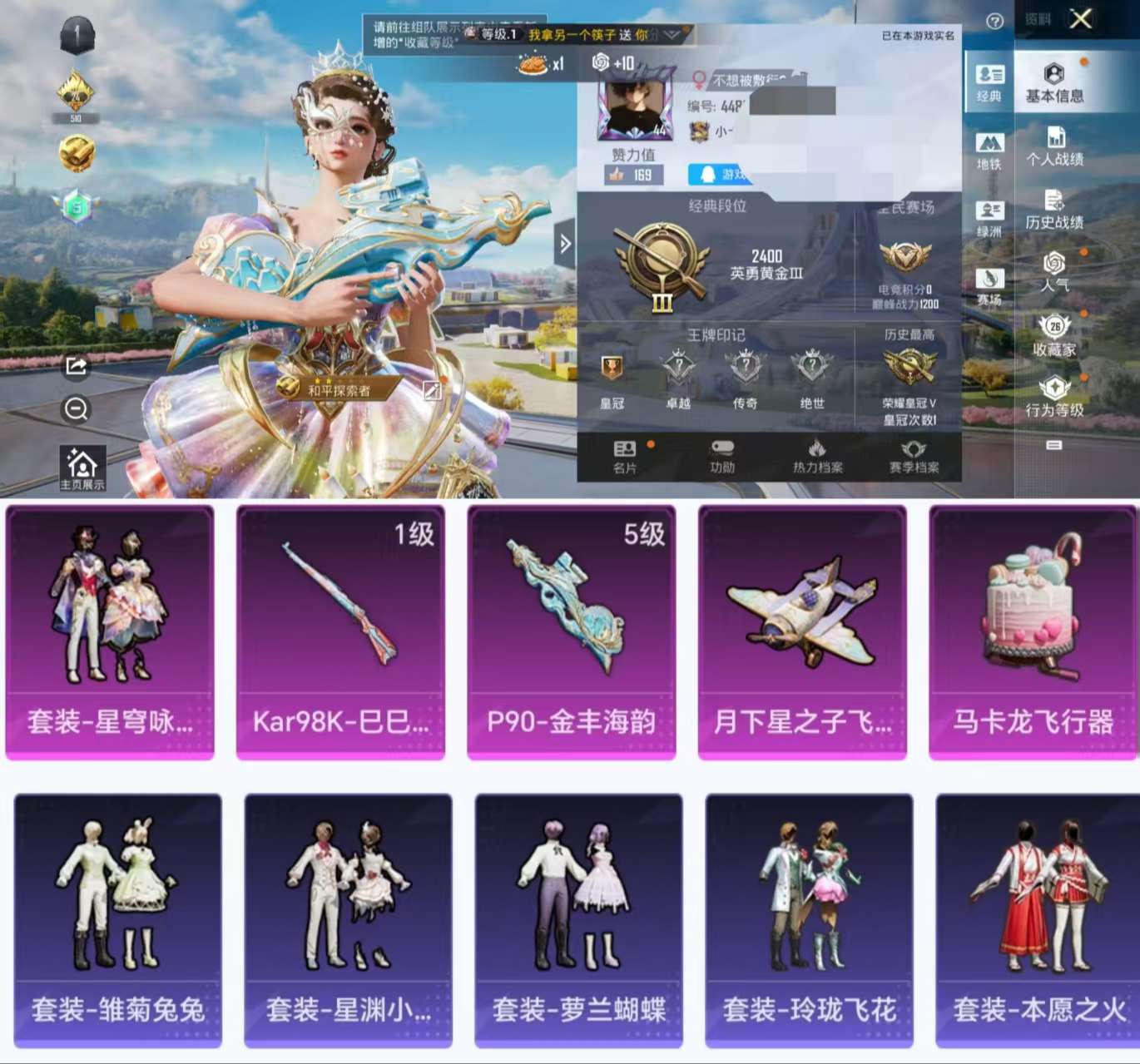Open 主页展示 home display settings
The width and height of the screenshot is (1140, 1064).
click(82, 463)
